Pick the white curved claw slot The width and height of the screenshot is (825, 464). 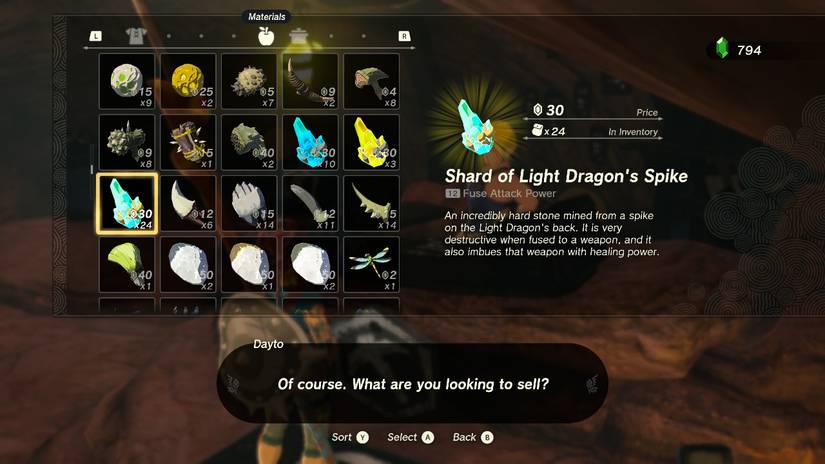pyautogui.click(x=188, y=203)
